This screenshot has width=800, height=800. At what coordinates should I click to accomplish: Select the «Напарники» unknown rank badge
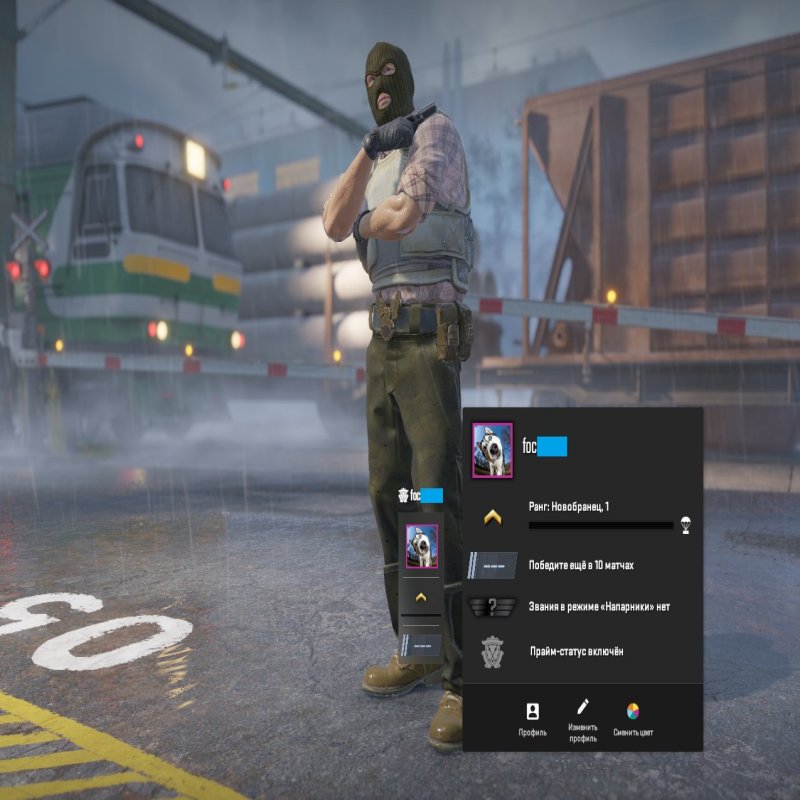(x=492, y=607)
